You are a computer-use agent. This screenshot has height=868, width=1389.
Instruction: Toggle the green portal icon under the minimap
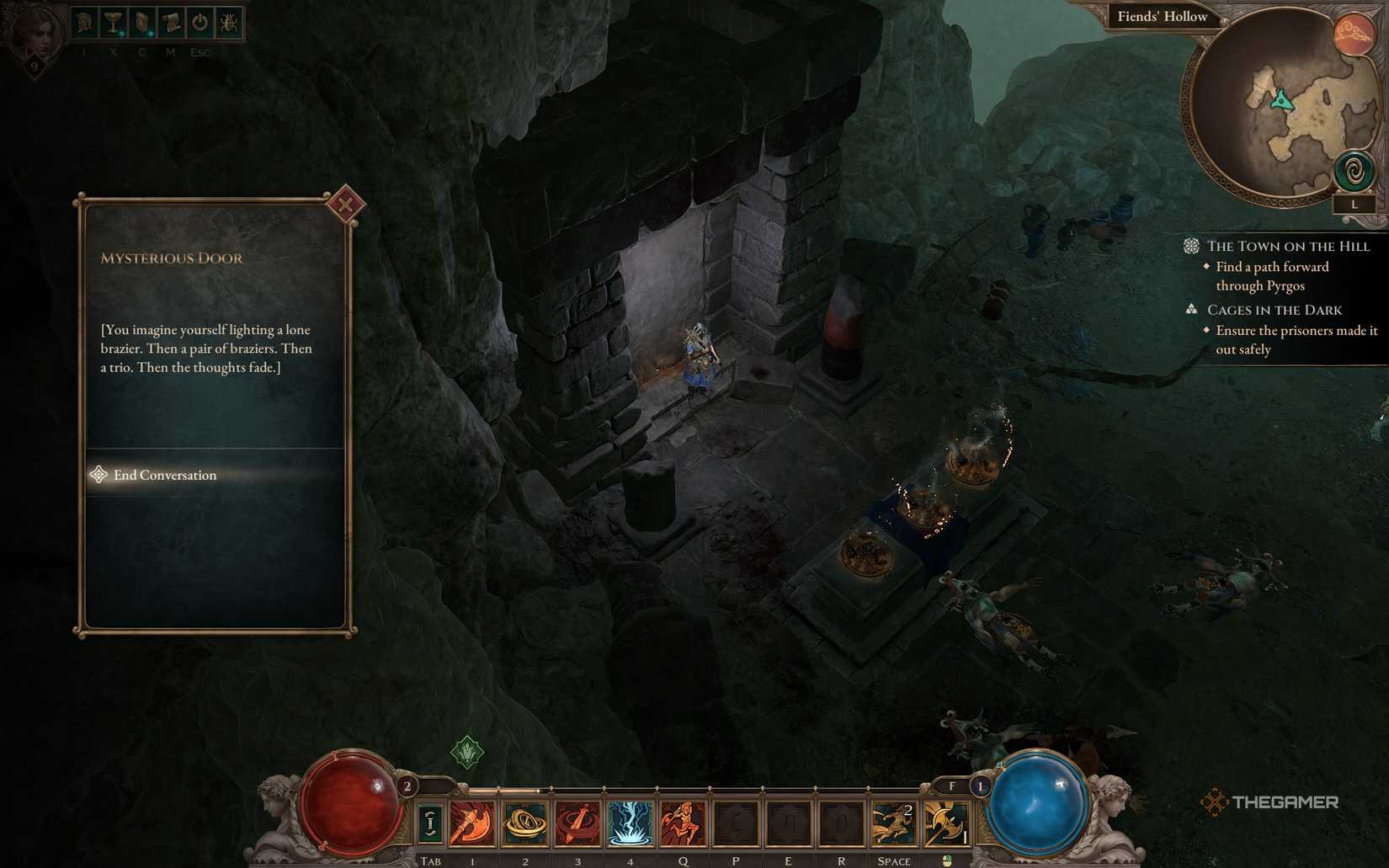[x=1354, y=171]
